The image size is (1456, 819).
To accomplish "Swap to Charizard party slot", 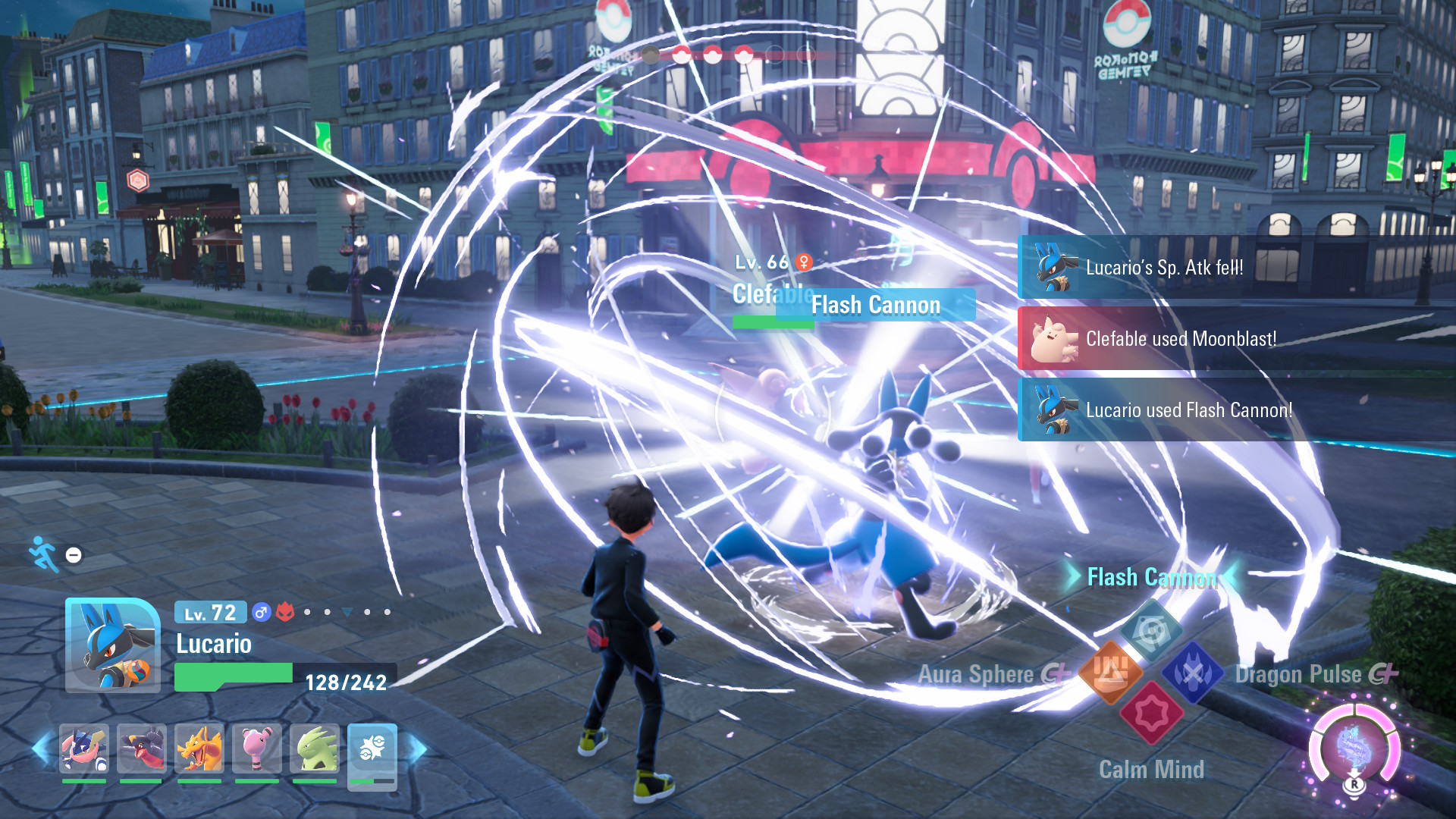I will [199, 749].
